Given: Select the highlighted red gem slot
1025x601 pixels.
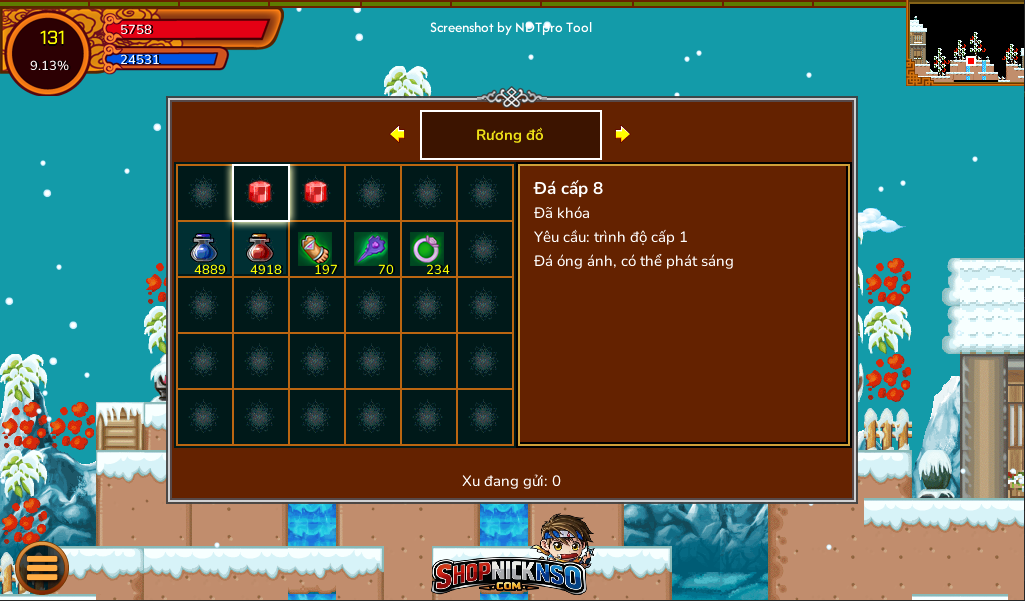Looking at the screenshot, I should pos(260,192).
